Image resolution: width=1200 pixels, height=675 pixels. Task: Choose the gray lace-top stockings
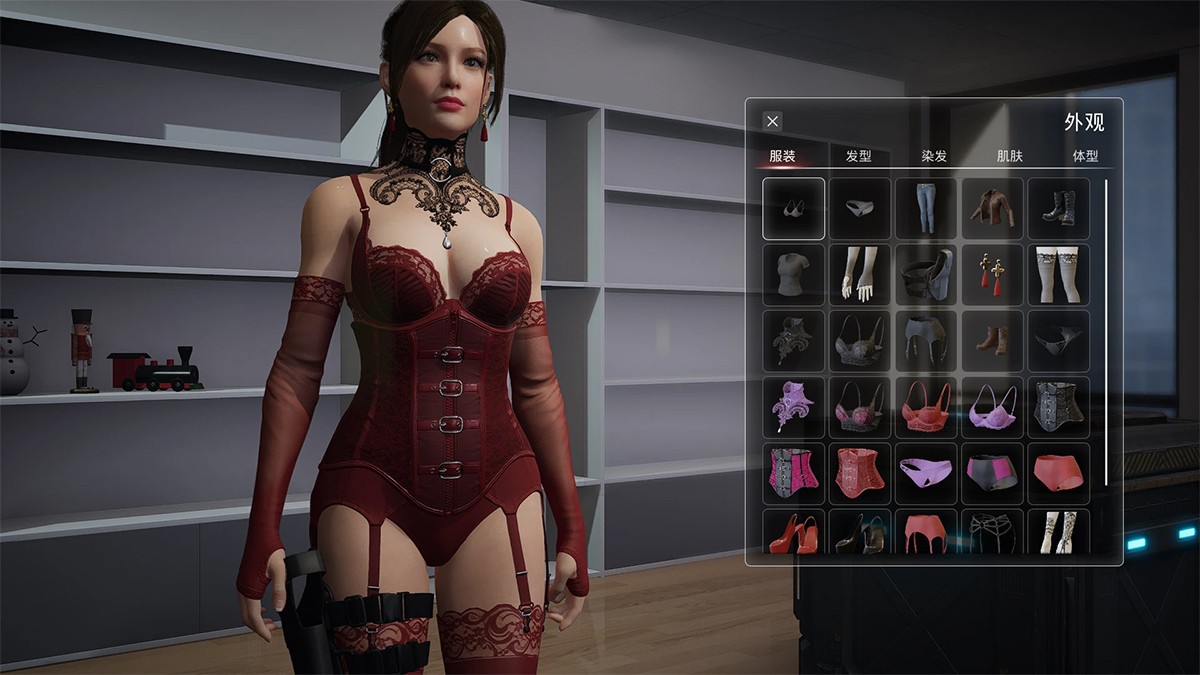click(x=1058, y=275)
